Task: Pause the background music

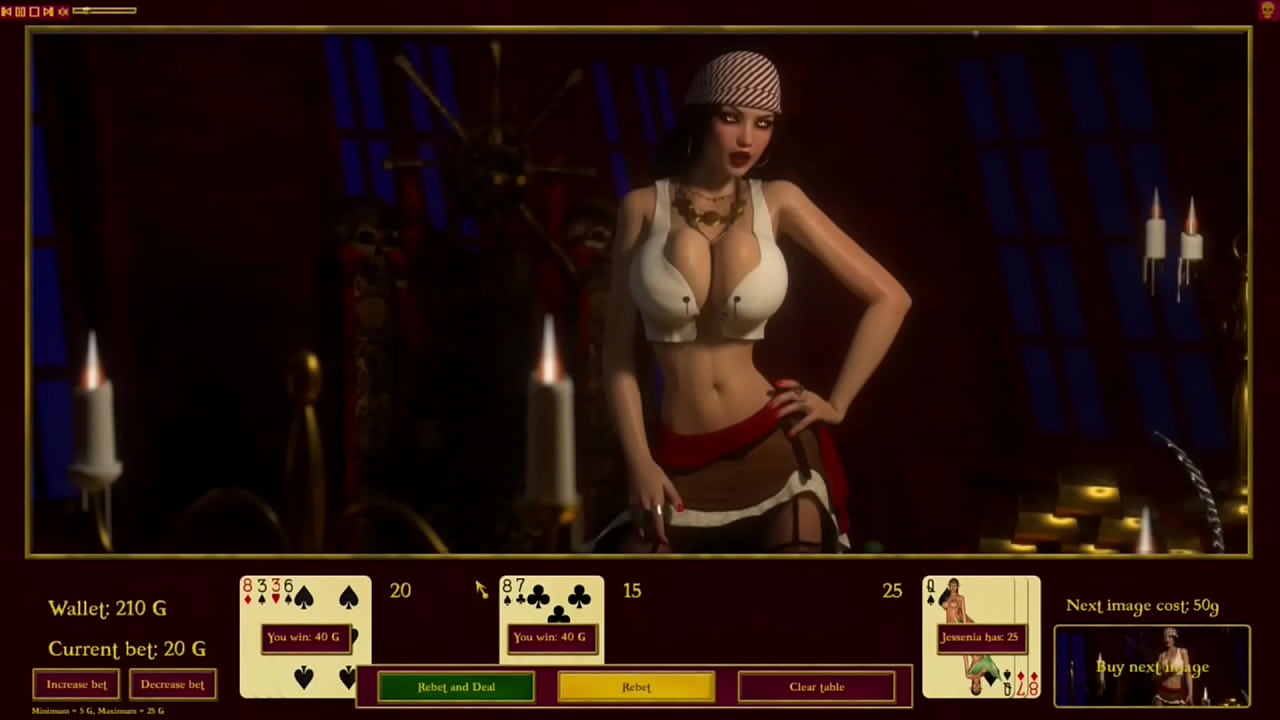Action: 20,11
